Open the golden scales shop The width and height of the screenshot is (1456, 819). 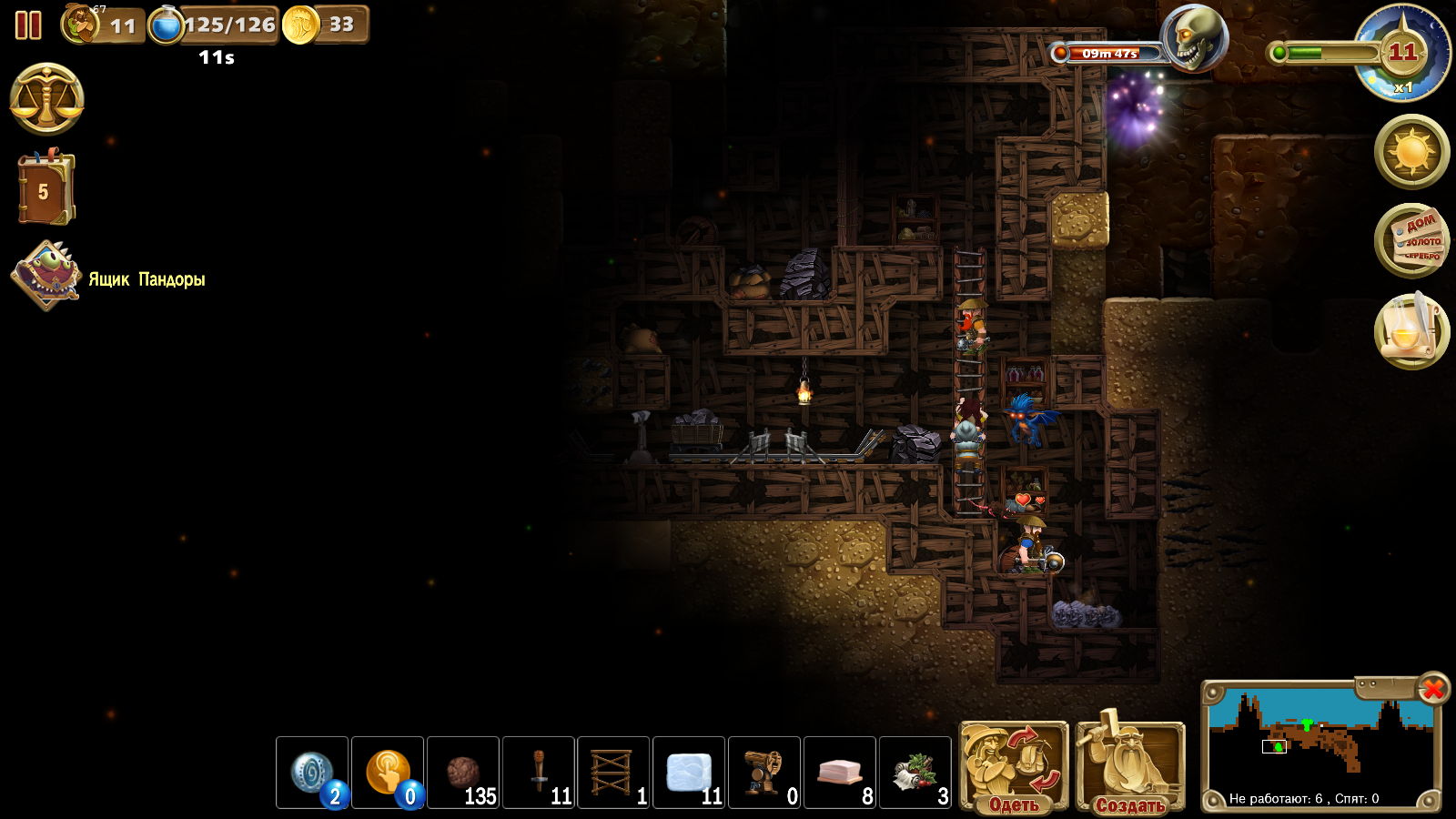coord(47,99)
